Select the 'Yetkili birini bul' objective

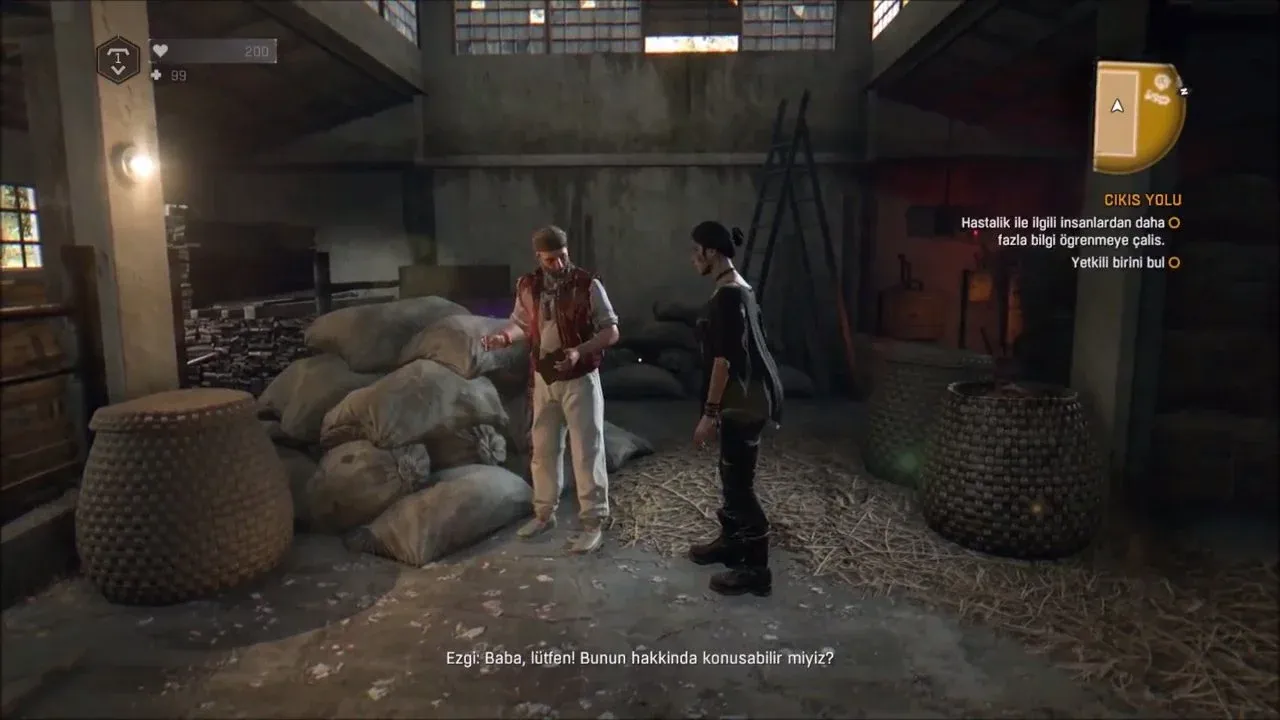pyautogui.click(x=1120, y=263)
